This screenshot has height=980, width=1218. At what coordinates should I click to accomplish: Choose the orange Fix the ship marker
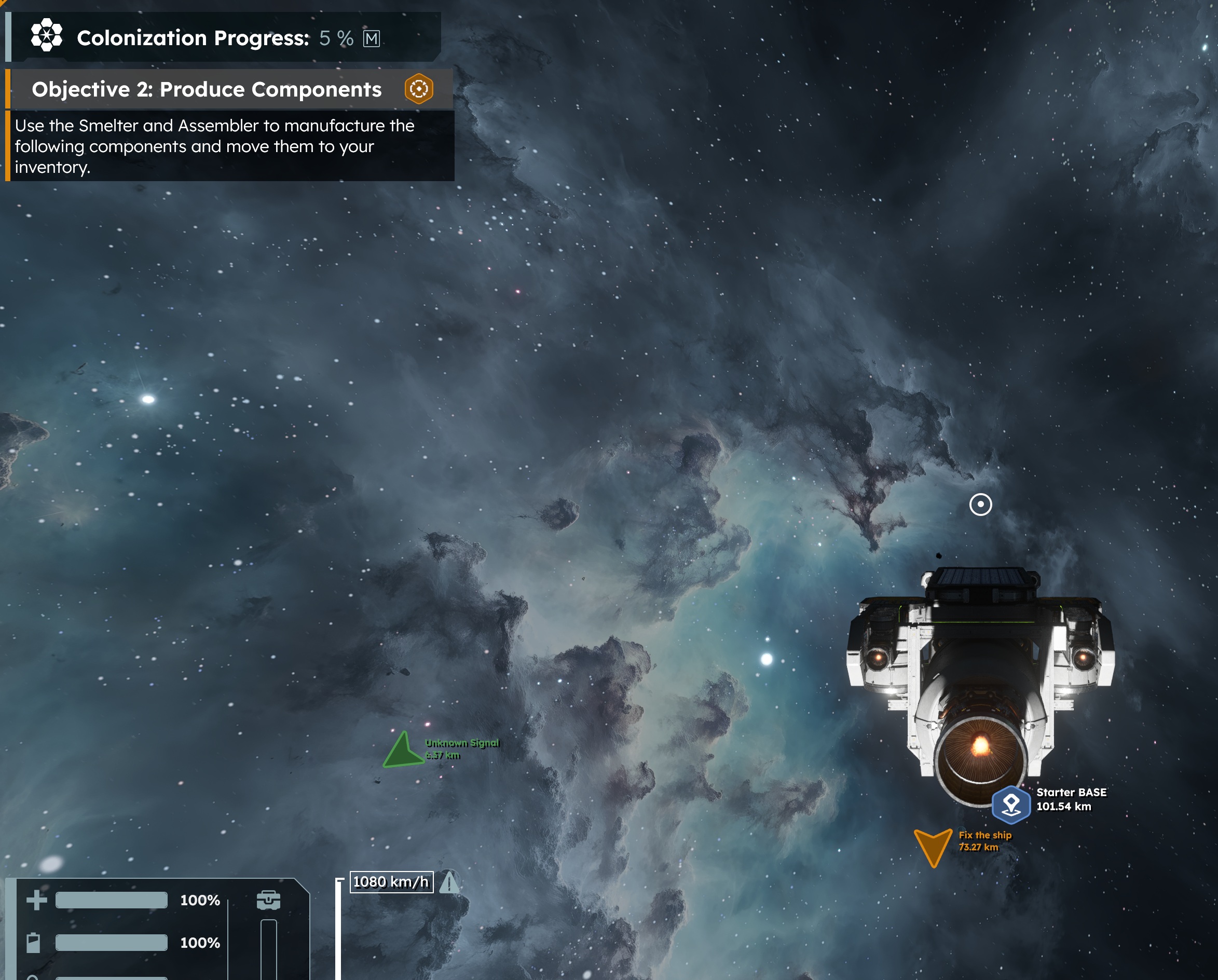932,846
